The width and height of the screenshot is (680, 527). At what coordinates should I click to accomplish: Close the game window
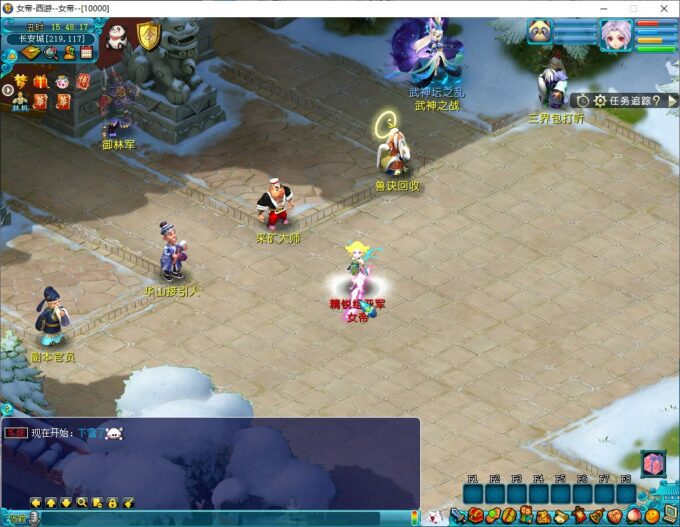click(x=662, y=8)
